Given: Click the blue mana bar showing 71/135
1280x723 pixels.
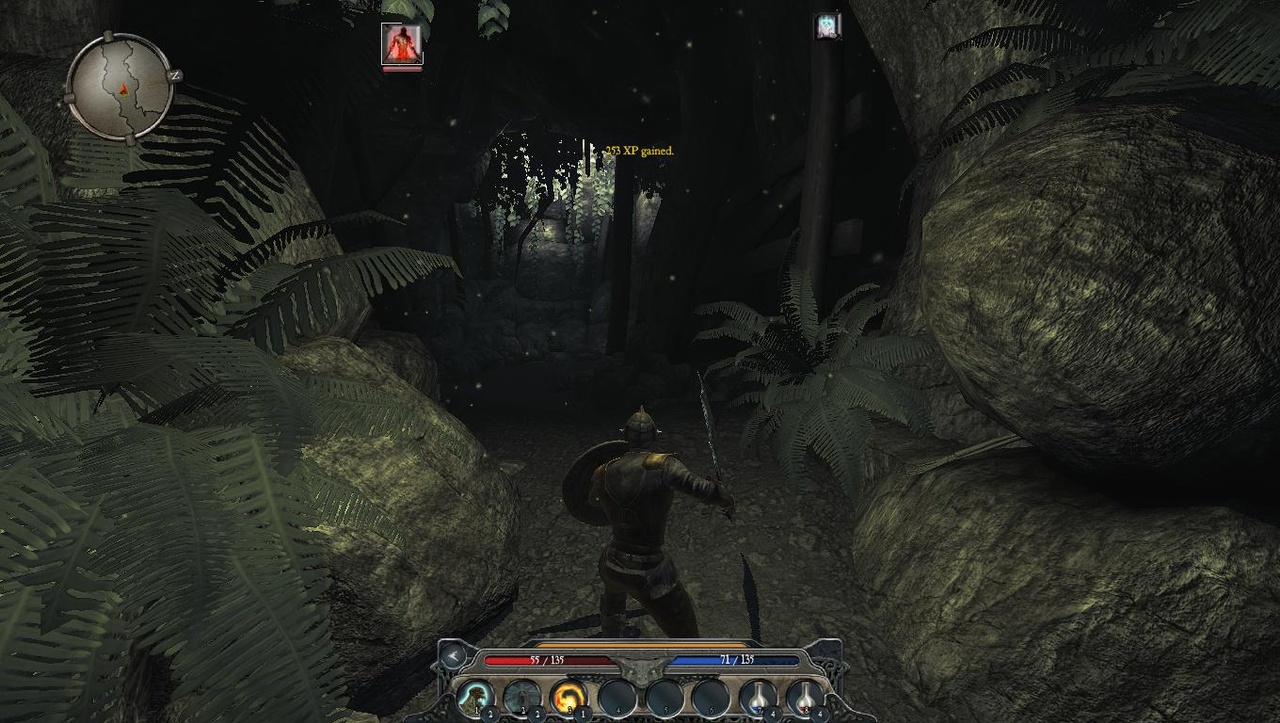Looking at the screenshot, I should point(736,659).
